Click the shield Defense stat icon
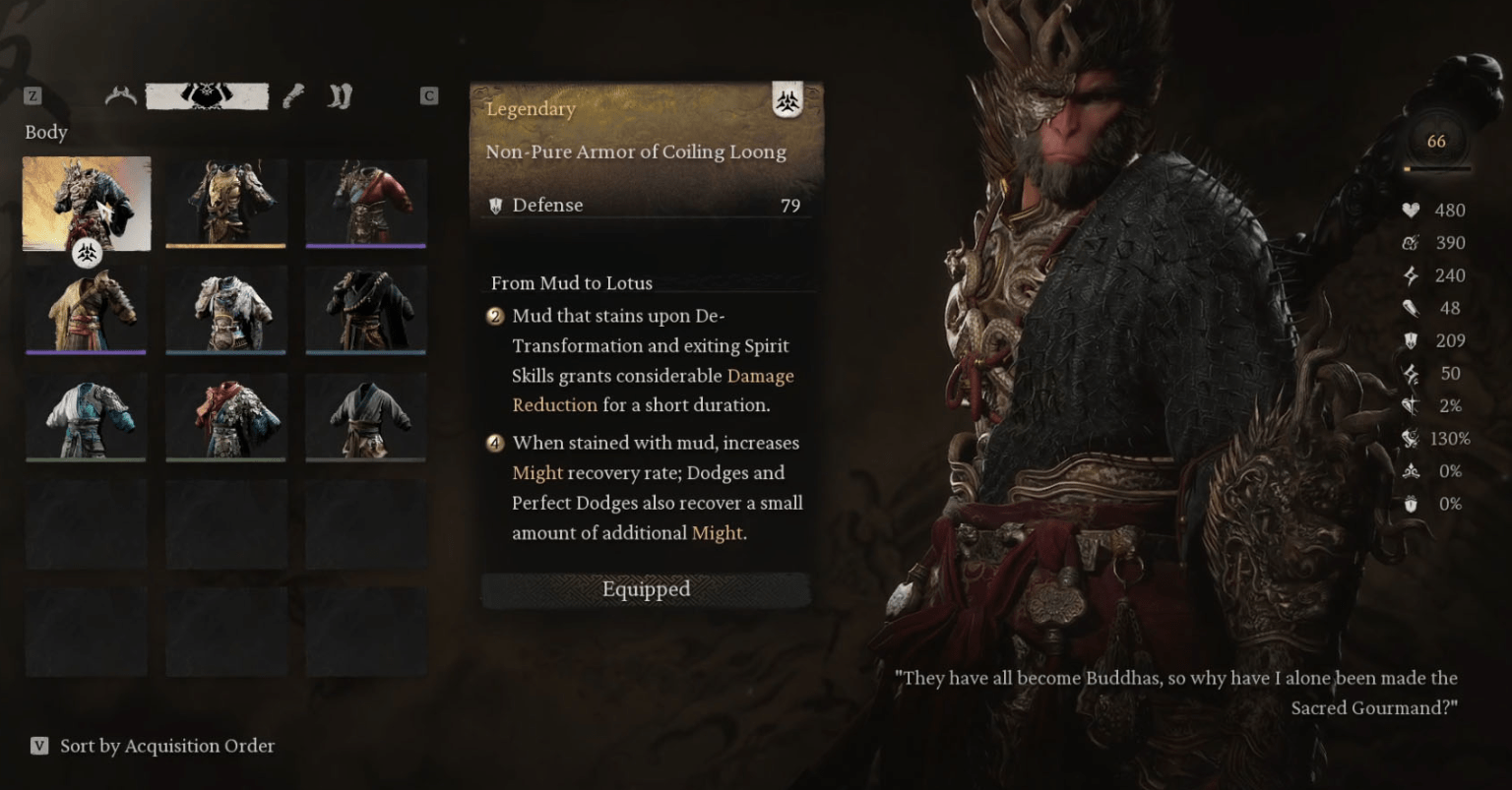The width and height of the screenshot is (1512, 790). pyautogui.click(x=1412, y=340)
